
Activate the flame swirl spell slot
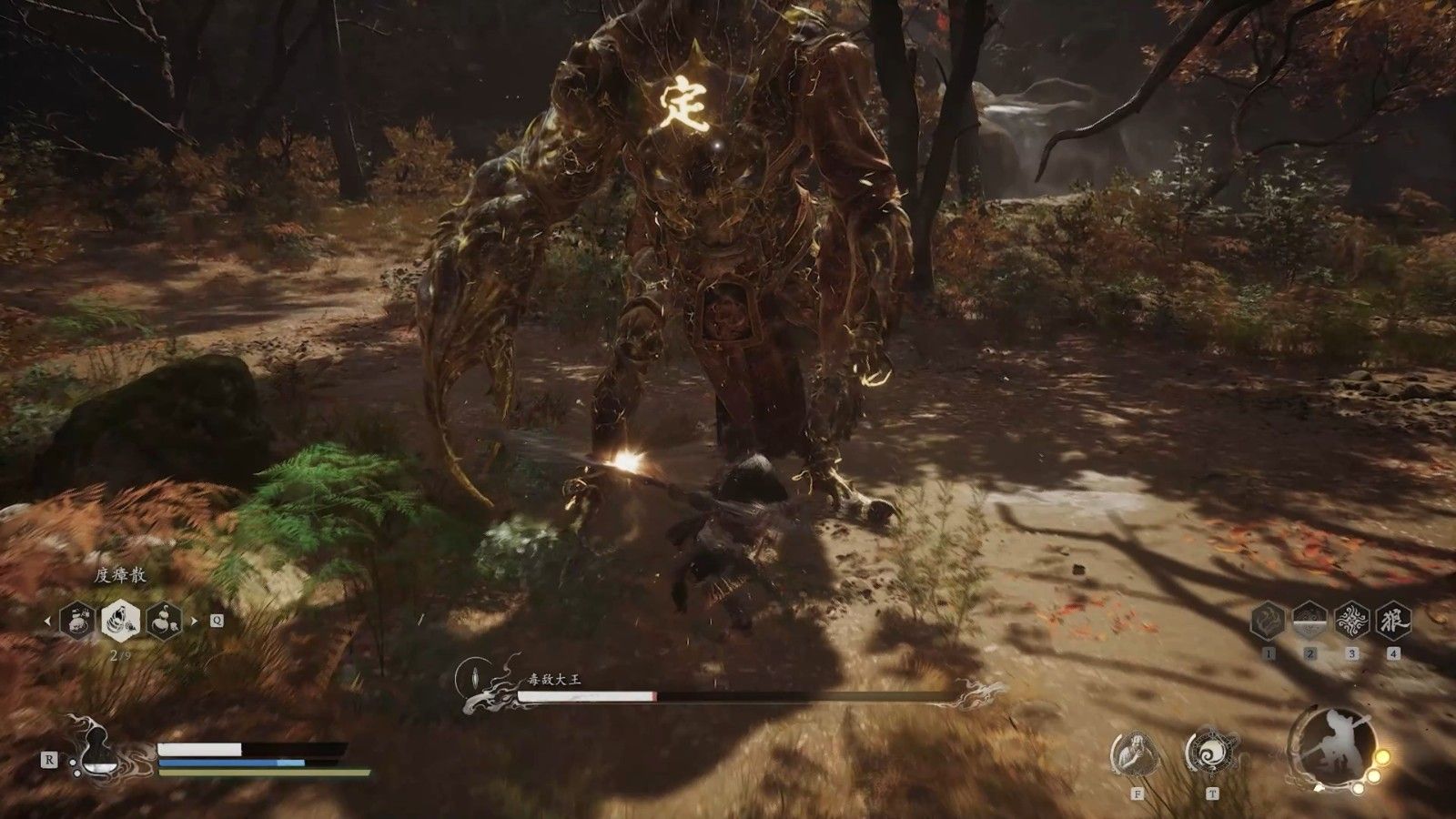(x=1268, y=621)
